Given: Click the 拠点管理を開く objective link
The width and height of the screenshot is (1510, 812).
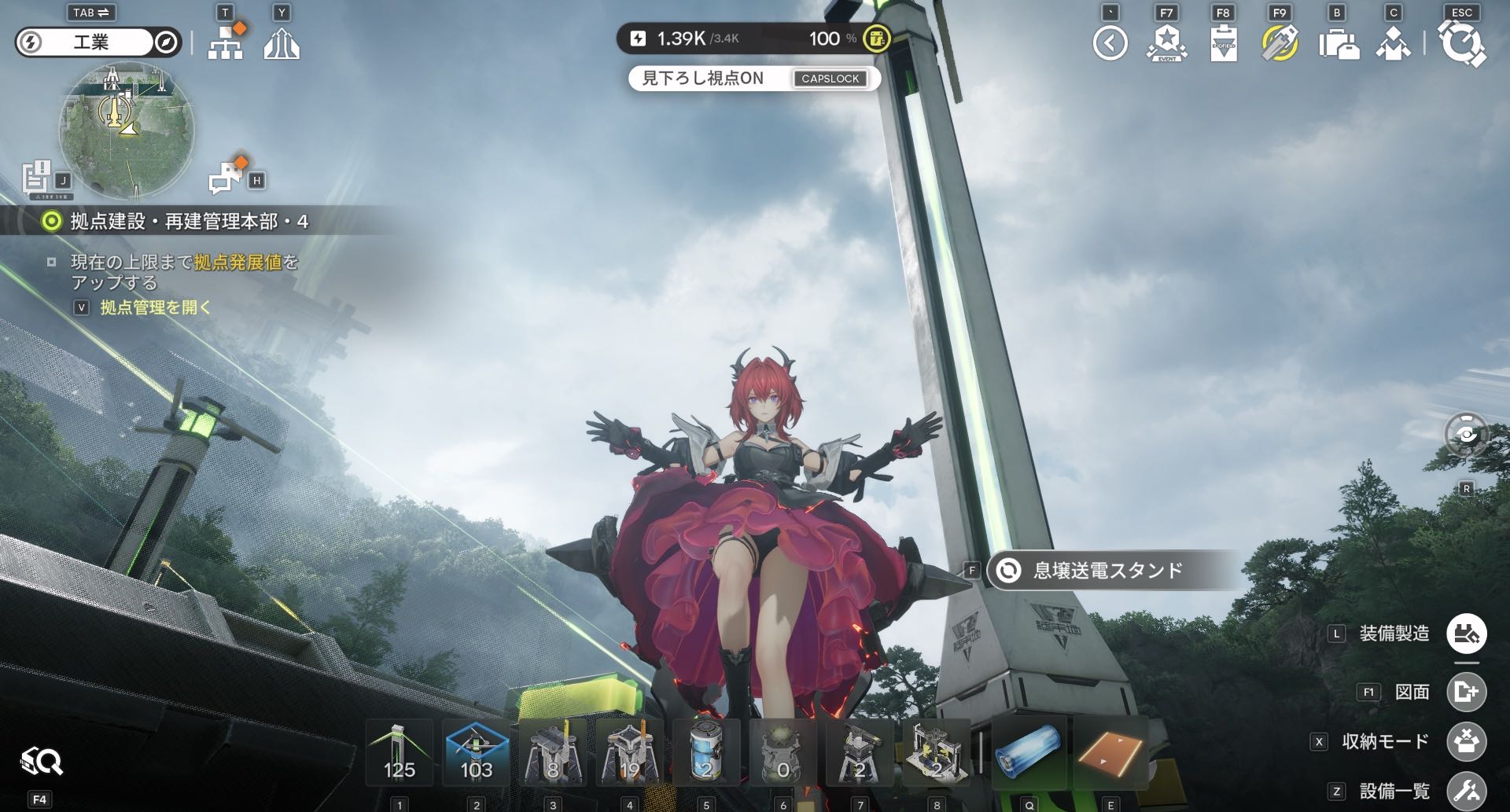Looking at the screenshot, I should [156, 307].
